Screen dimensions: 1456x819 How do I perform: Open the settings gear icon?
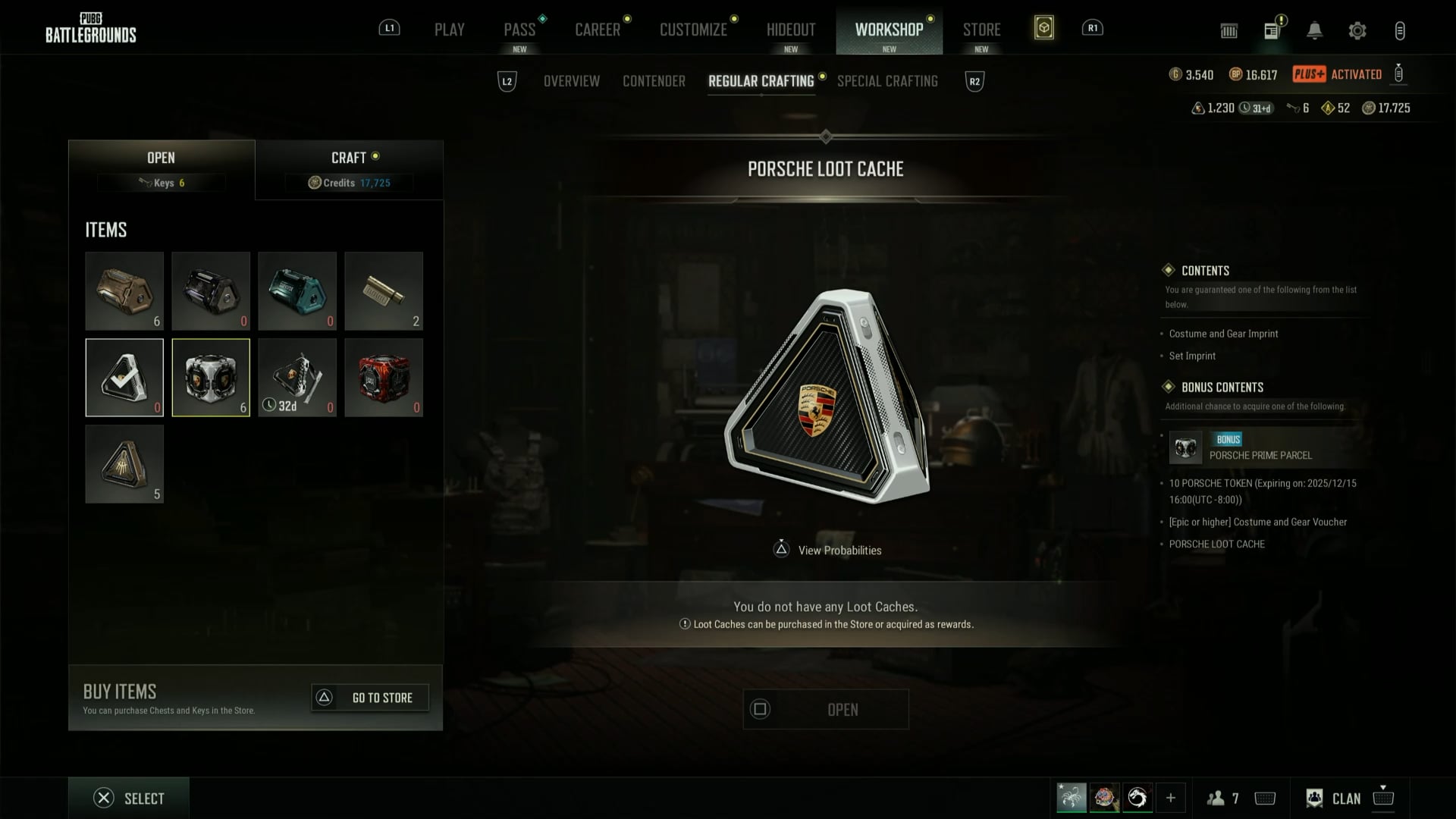(1357, 31)
